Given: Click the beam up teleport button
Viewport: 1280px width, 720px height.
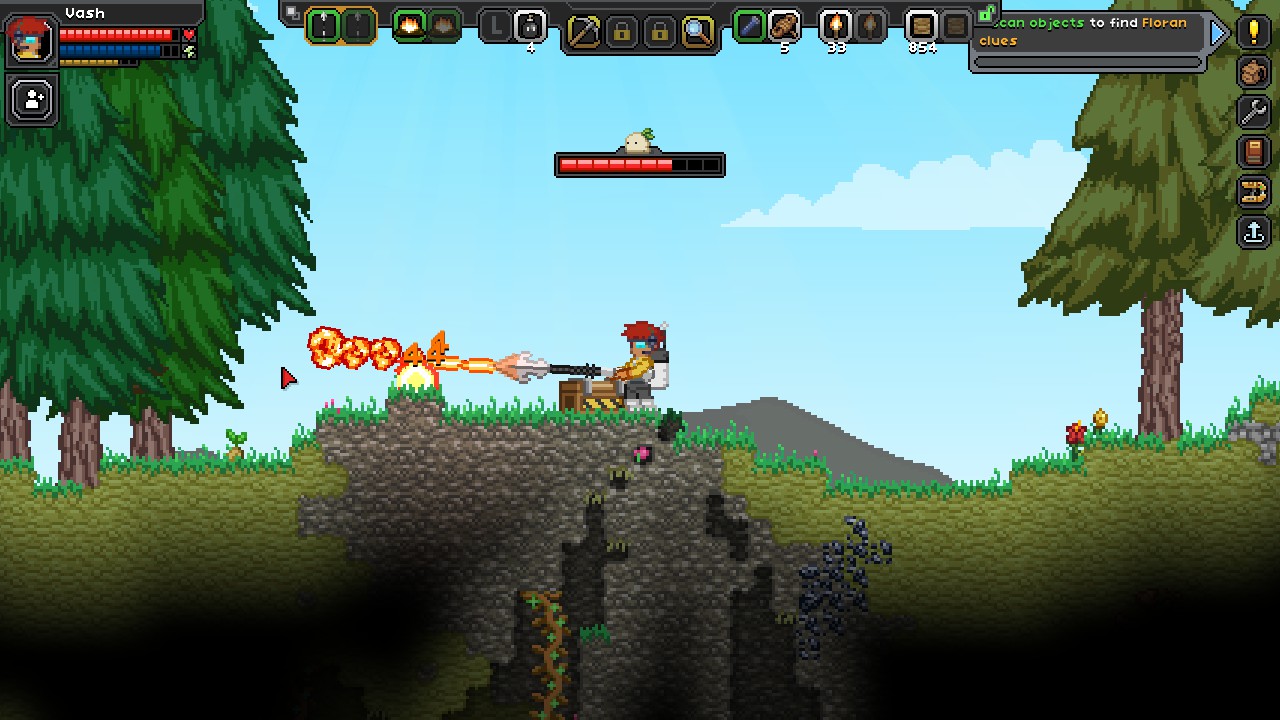Looking at the screenshot, I should click(x=1253, y=232).
